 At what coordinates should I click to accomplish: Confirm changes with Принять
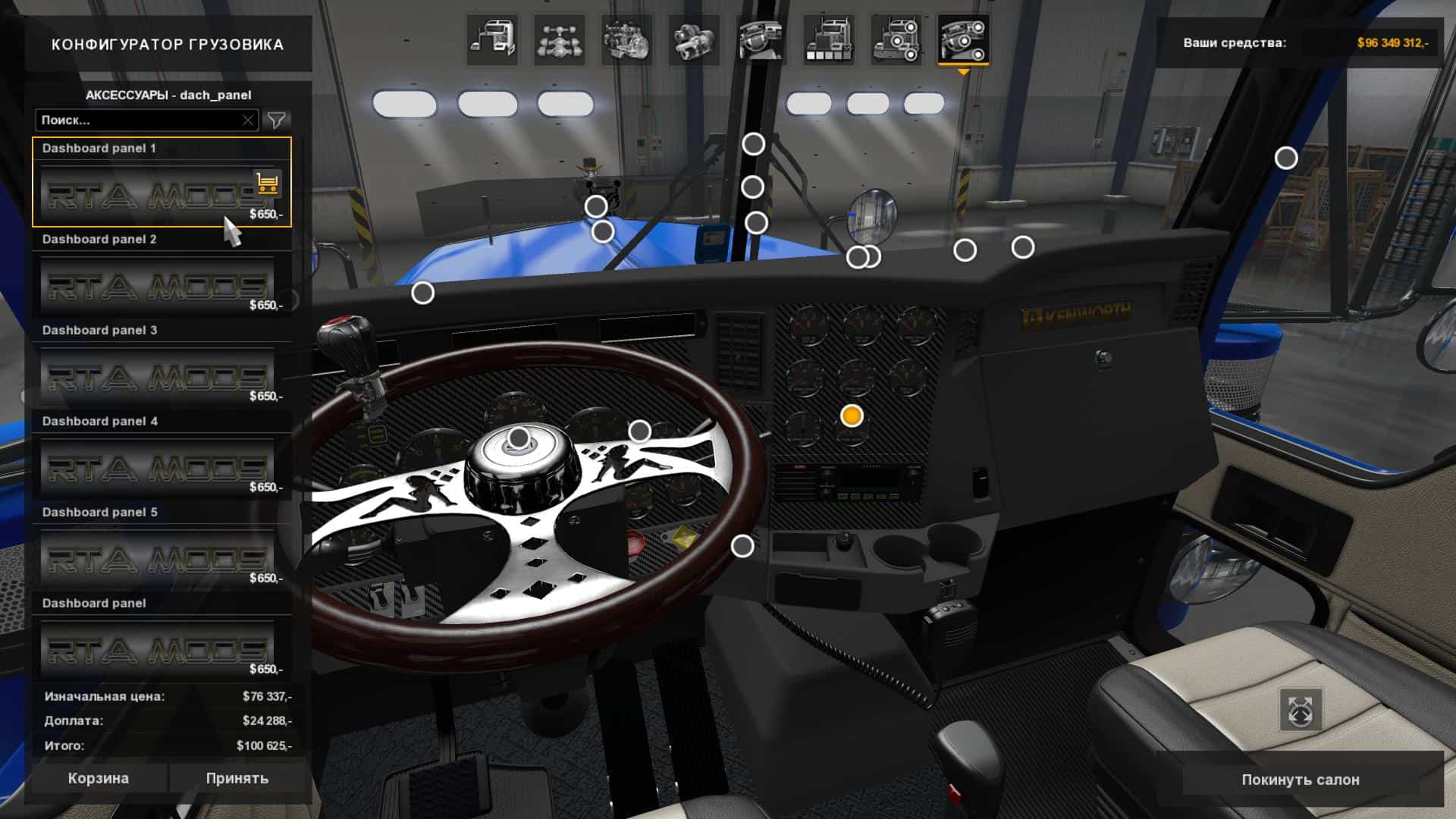[x=237, y=778]
